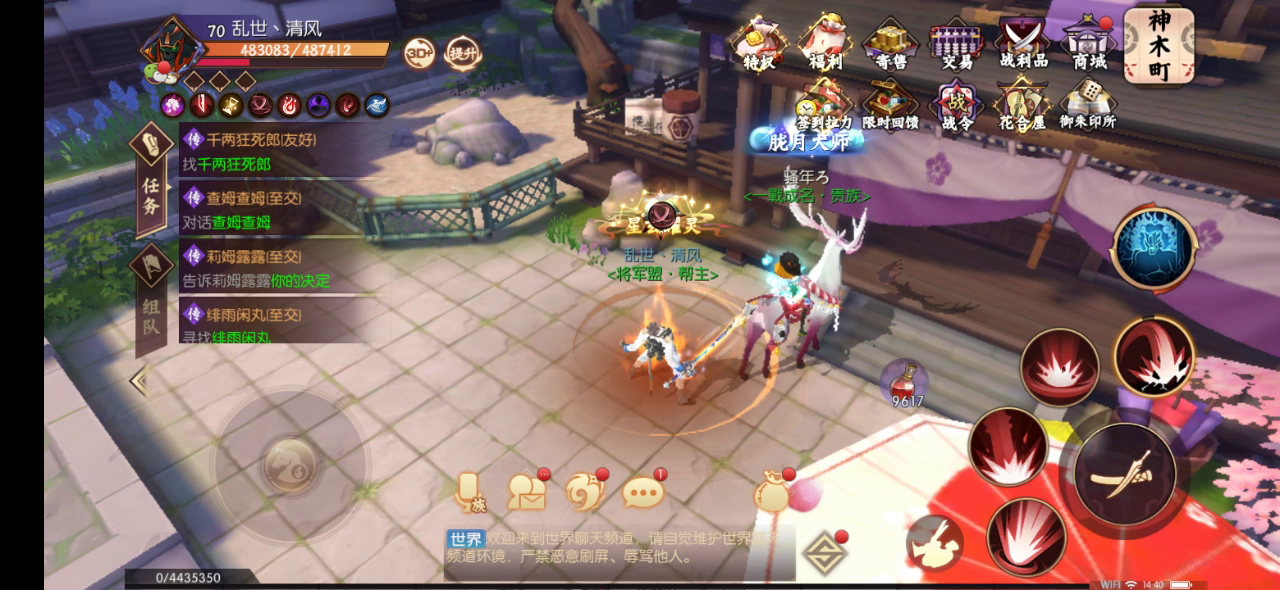Image resolution: width=1280 pixels, height=590 pixels.
Task: Open the 神木町 area map
Action: tap(1158, 45)
